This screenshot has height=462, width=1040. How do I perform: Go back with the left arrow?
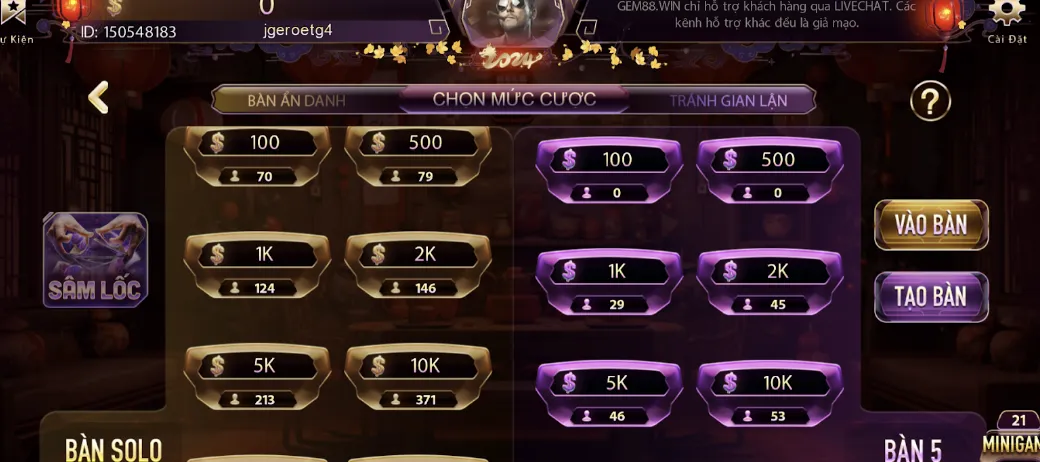pos(98,98)
